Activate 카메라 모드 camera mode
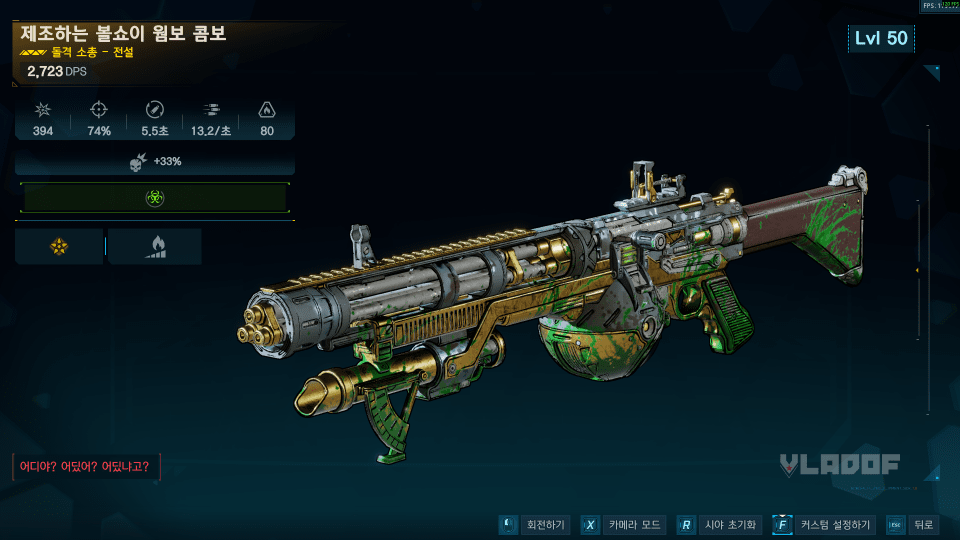Image resolution: width=960 pixels, height=540 pixels. click(x=625, y=525)
